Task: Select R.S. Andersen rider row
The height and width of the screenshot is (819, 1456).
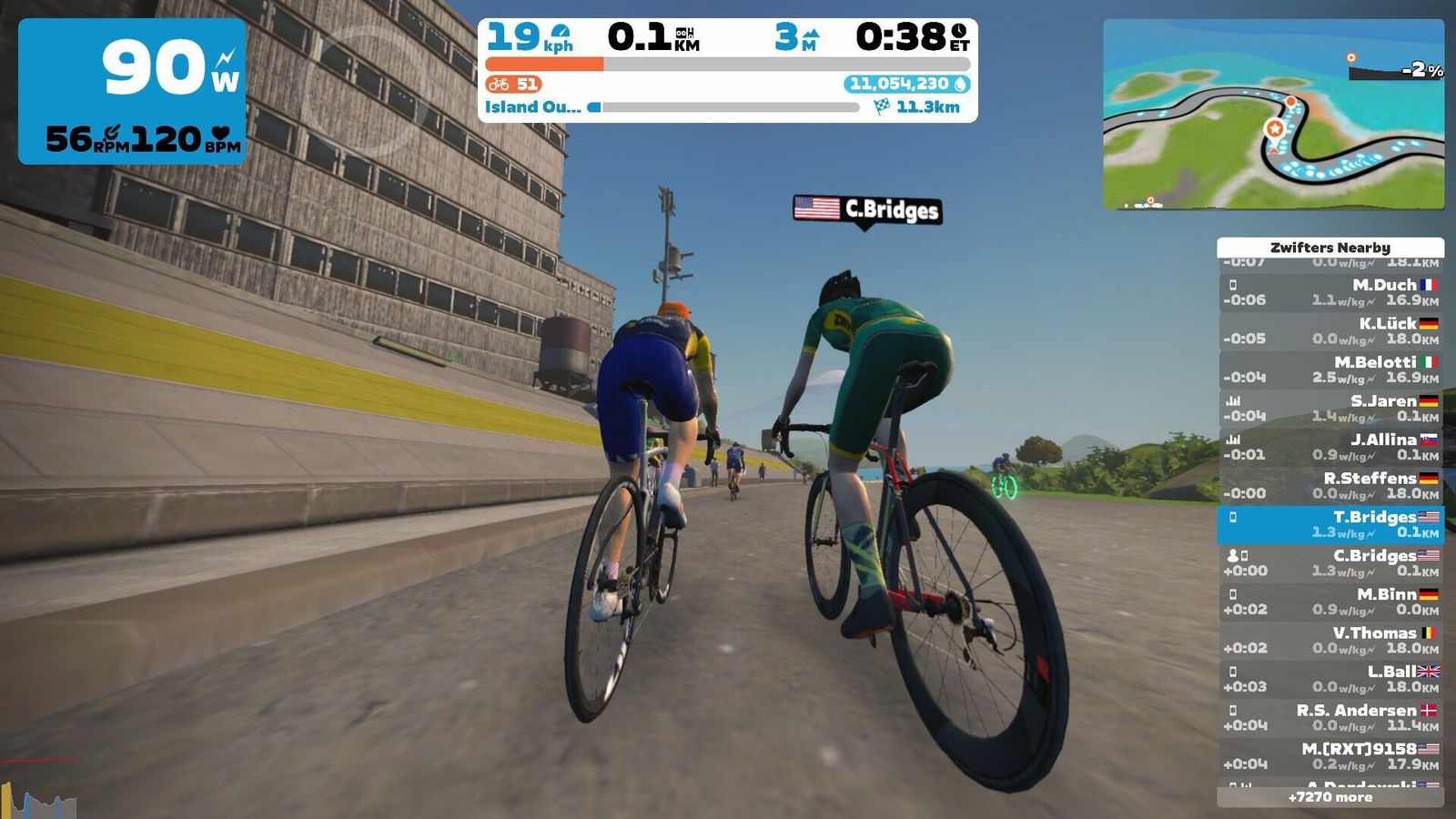Action: [x=1330, y=717]
